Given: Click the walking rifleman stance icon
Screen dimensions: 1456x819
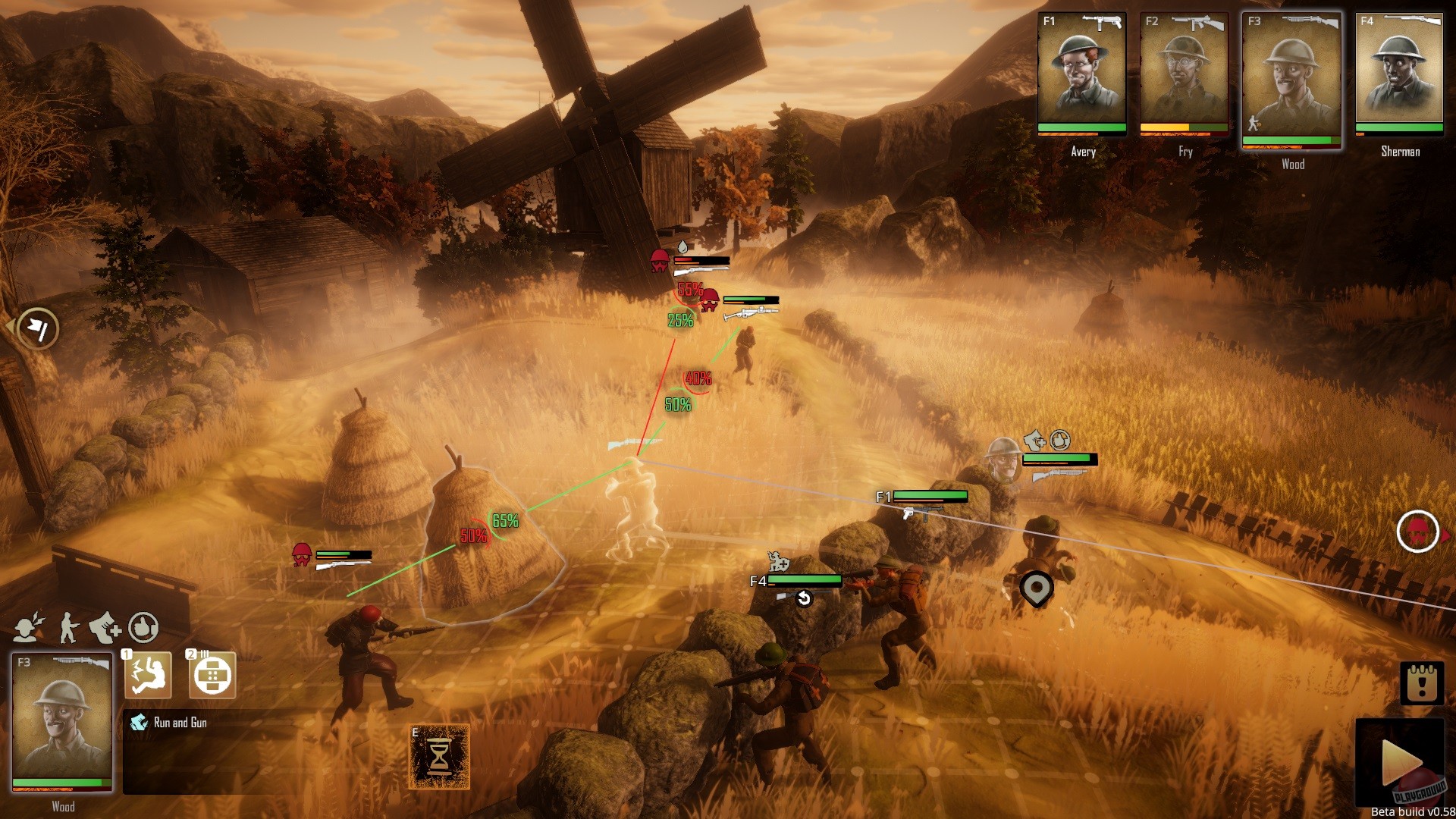Looking at the screenshot, I should pos(69,627).
